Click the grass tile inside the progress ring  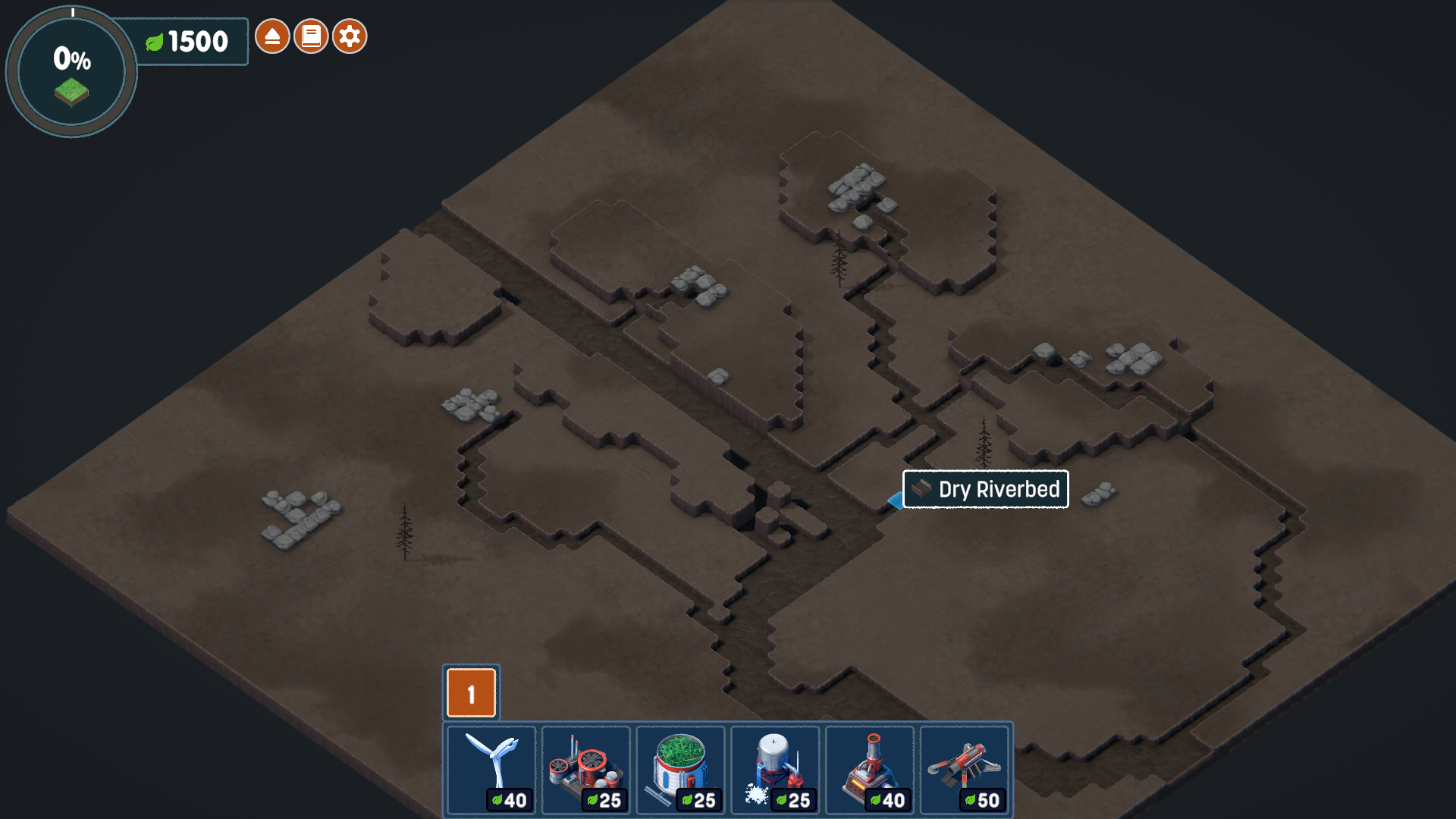point(72,93)
